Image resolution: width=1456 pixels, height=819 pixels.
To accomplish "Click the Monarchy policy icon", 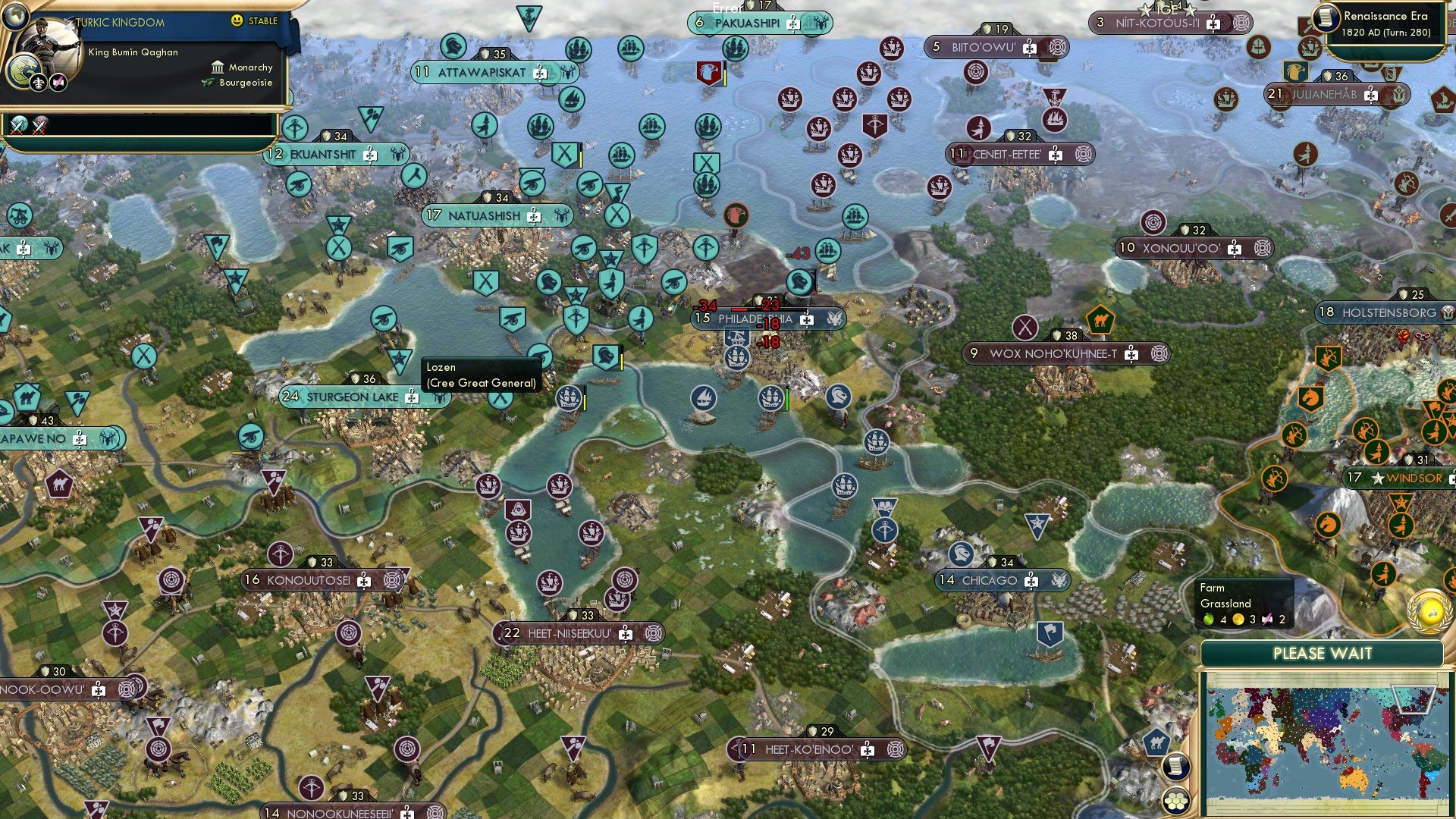I will (x=218, y=67).
